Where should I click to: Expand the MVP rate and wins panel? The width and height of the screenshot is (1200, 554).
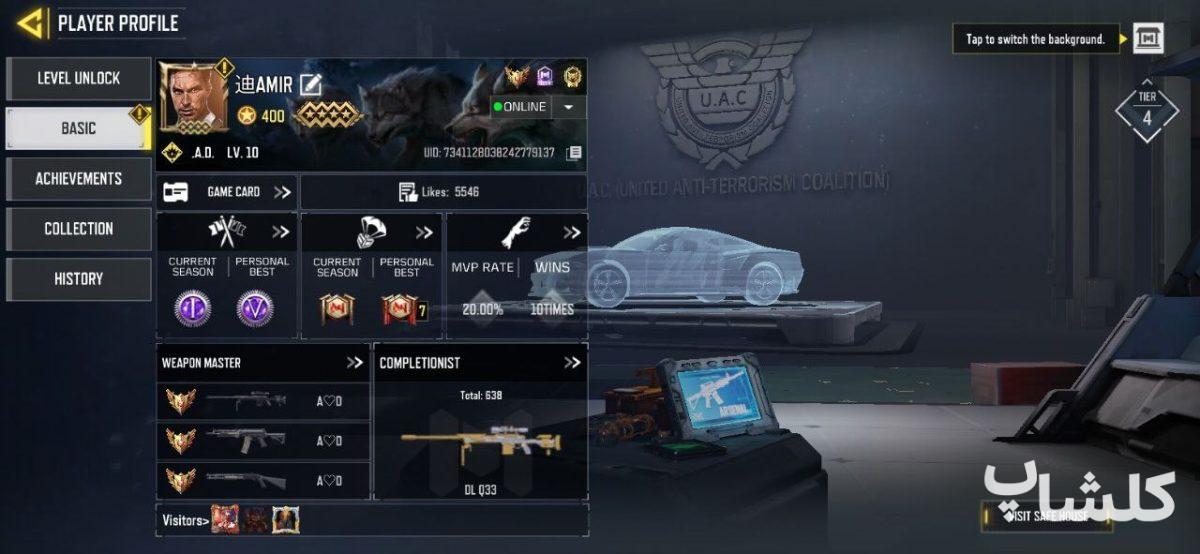click(x=571, y=232)
